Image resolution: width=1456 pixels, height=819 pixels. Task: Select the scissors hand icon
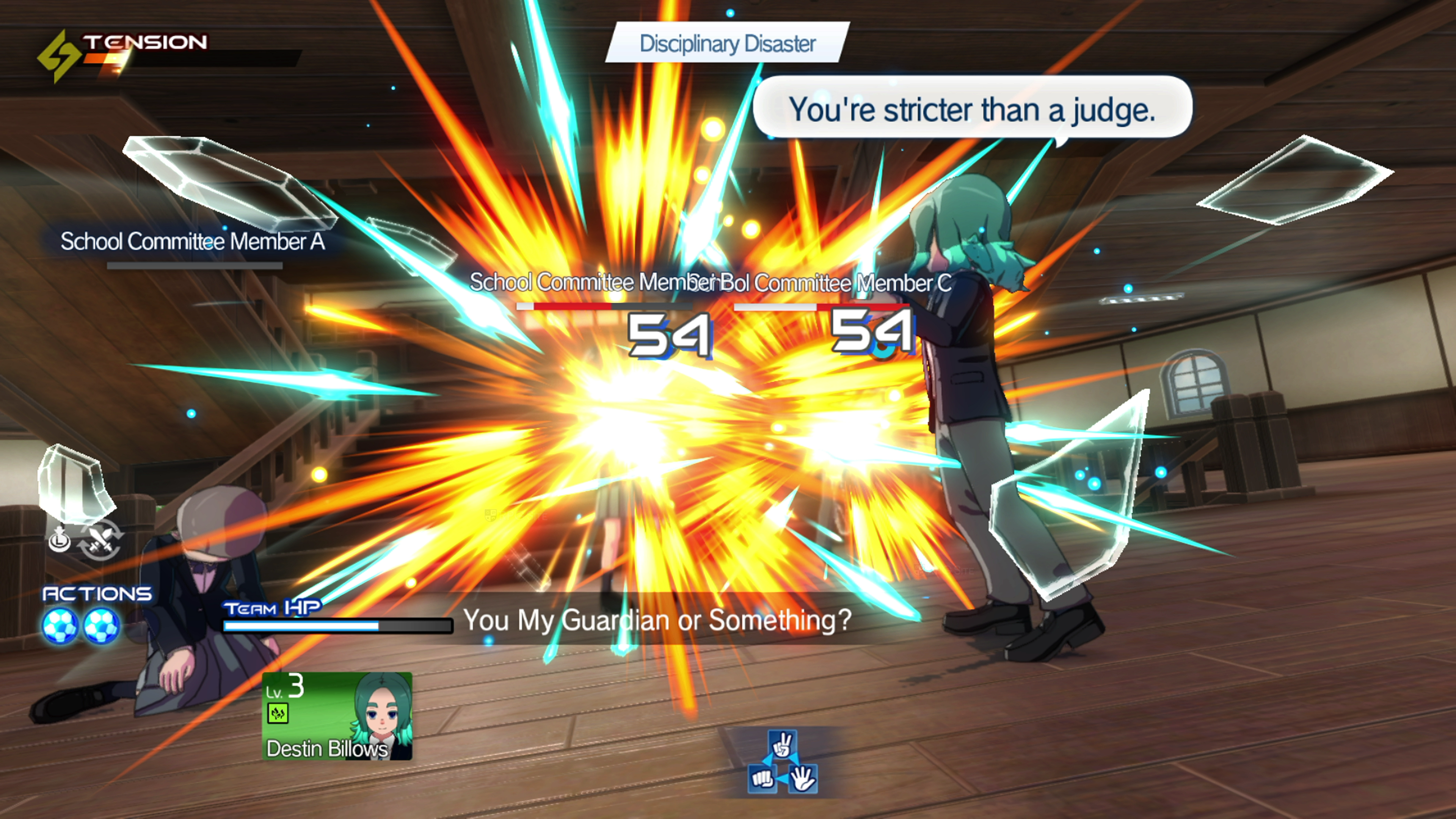[782, 745]
